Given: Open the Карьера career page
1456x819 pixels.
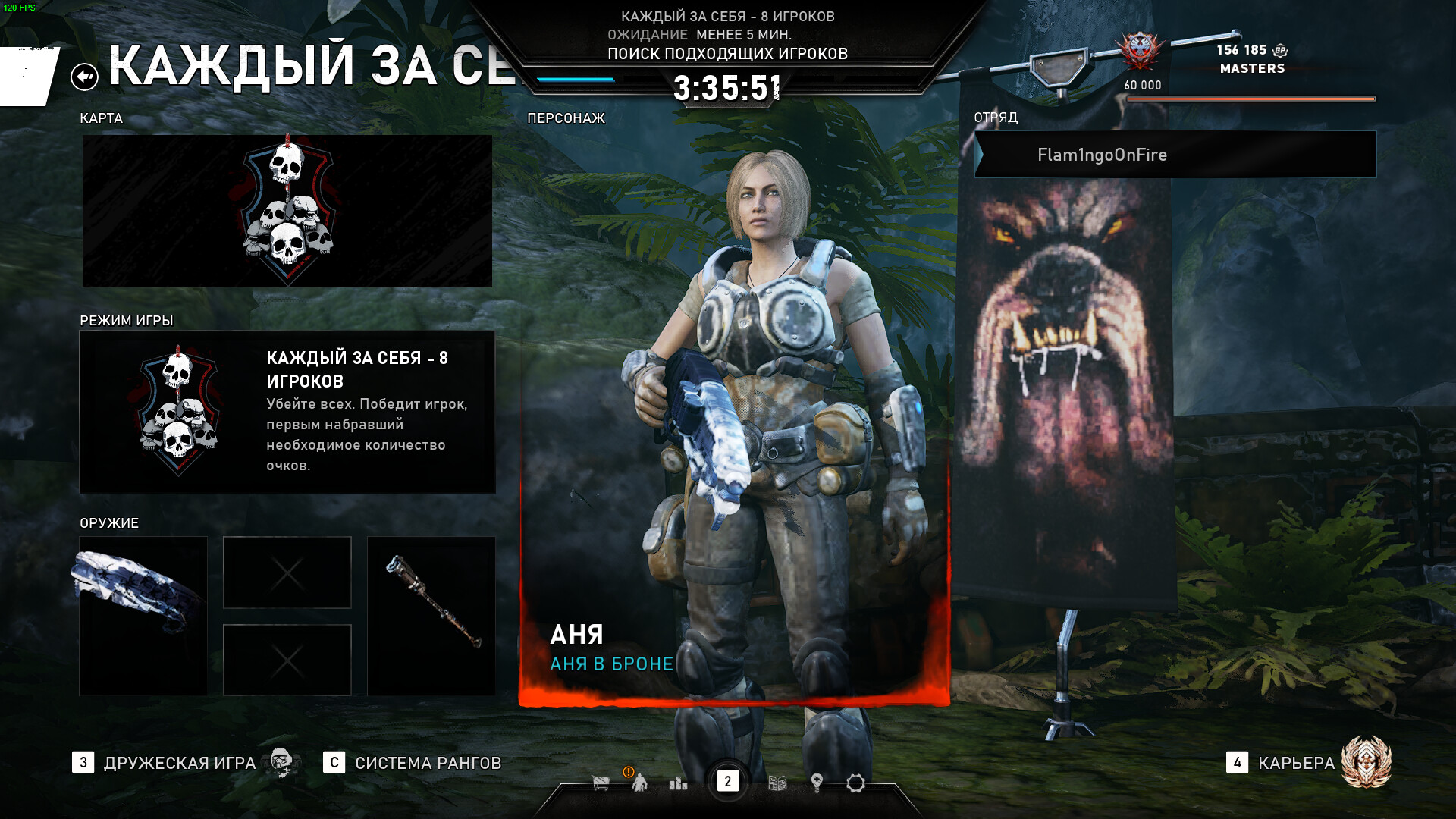Looking at the screenshot, I should tap(1296, 763).
